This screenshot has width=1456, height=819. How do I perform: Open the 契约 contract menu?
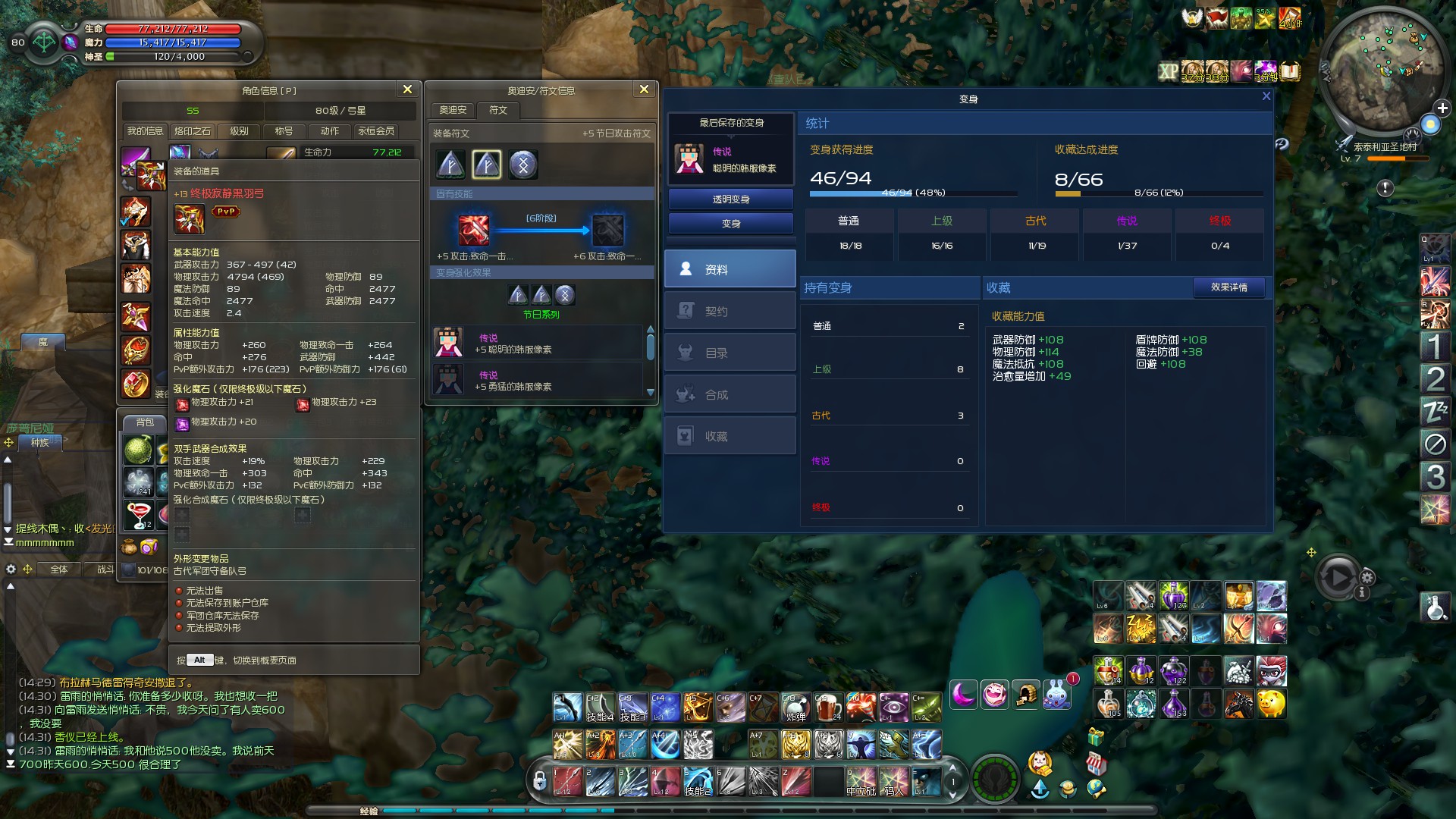[x=730, y=311]
